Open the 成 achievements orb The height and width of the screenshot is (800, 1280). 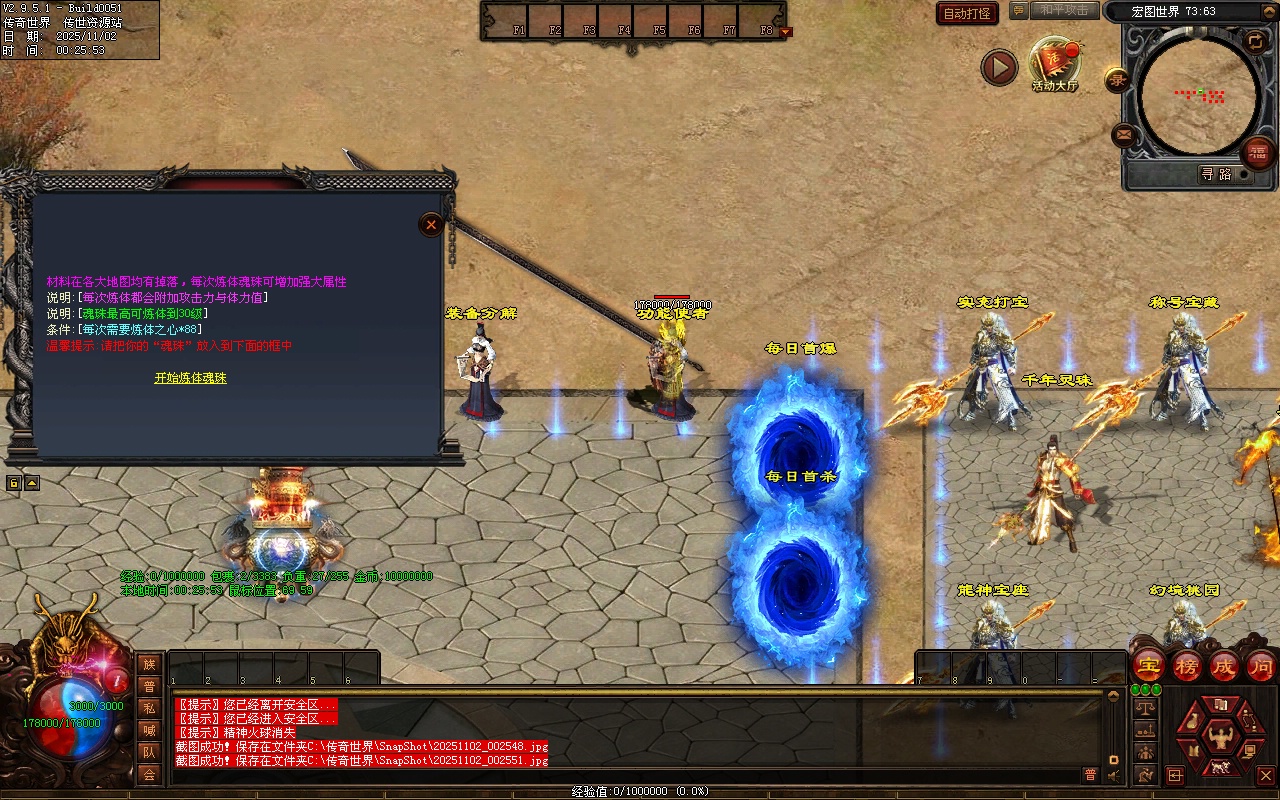(1224, 665)
